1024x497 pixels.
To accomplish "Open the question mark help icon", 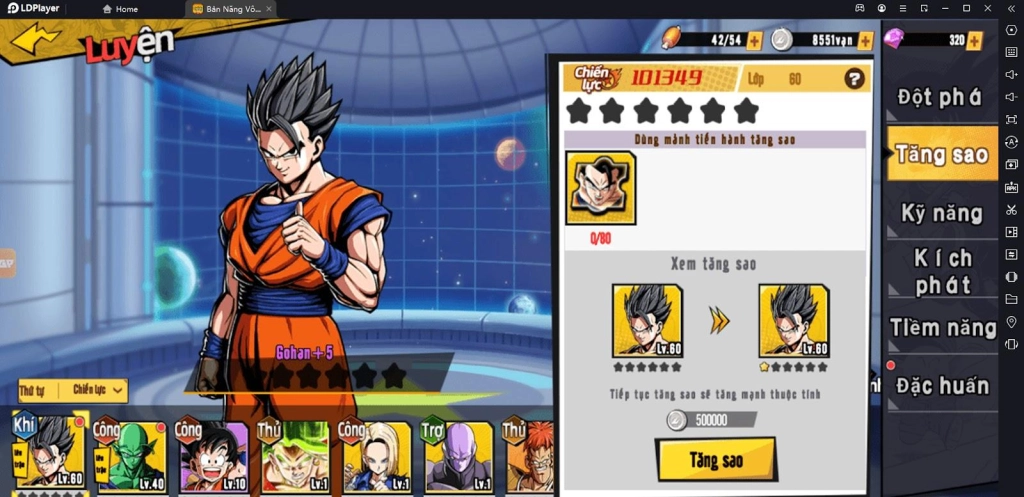I will click(x=853, y=78).
